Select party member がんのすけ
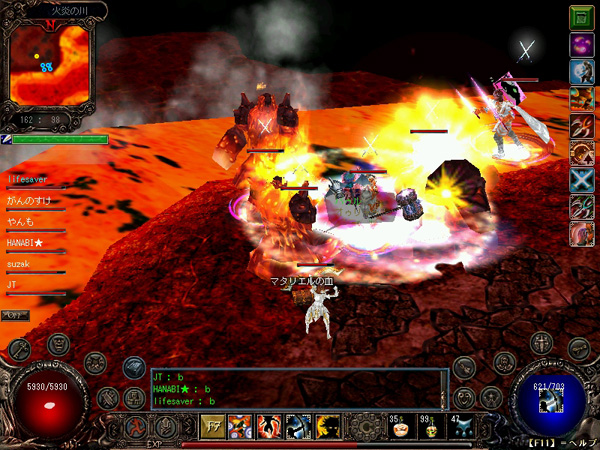 pos(29,200)
